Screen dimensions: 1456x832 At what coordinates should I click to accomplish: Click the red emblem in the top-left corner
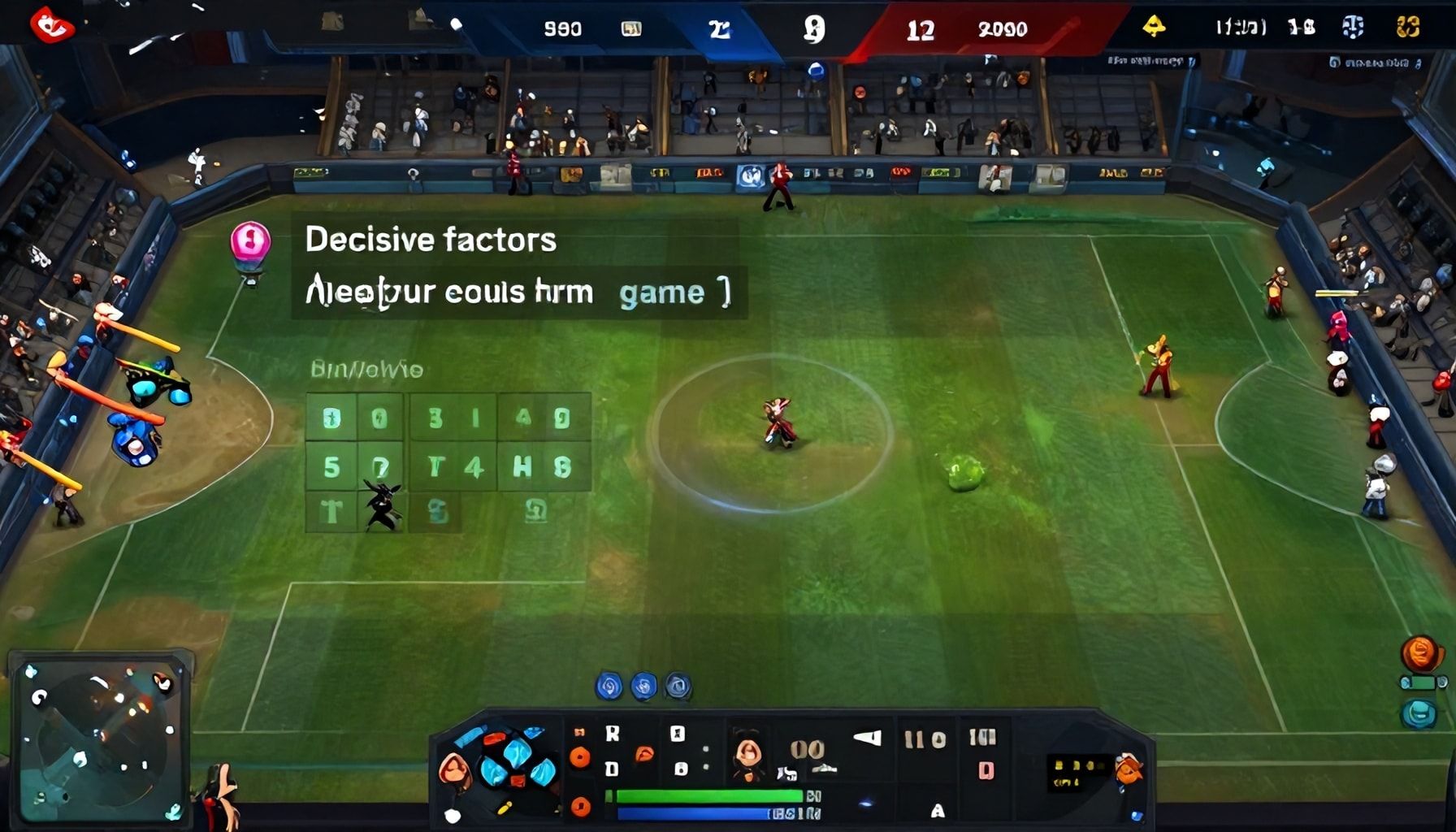coord(50,24)
